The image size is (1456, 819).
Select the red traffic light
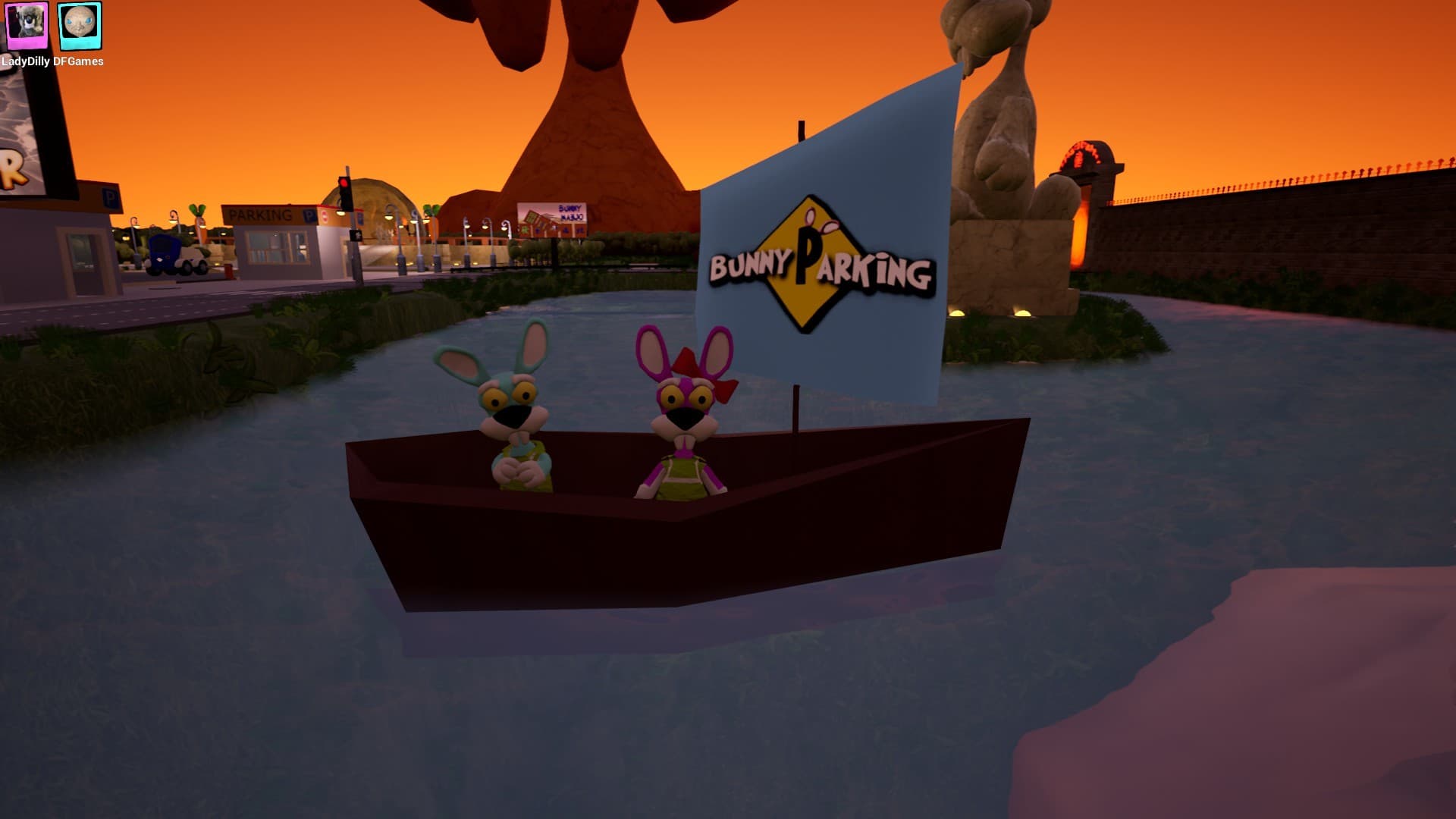(x=344, y=182)
